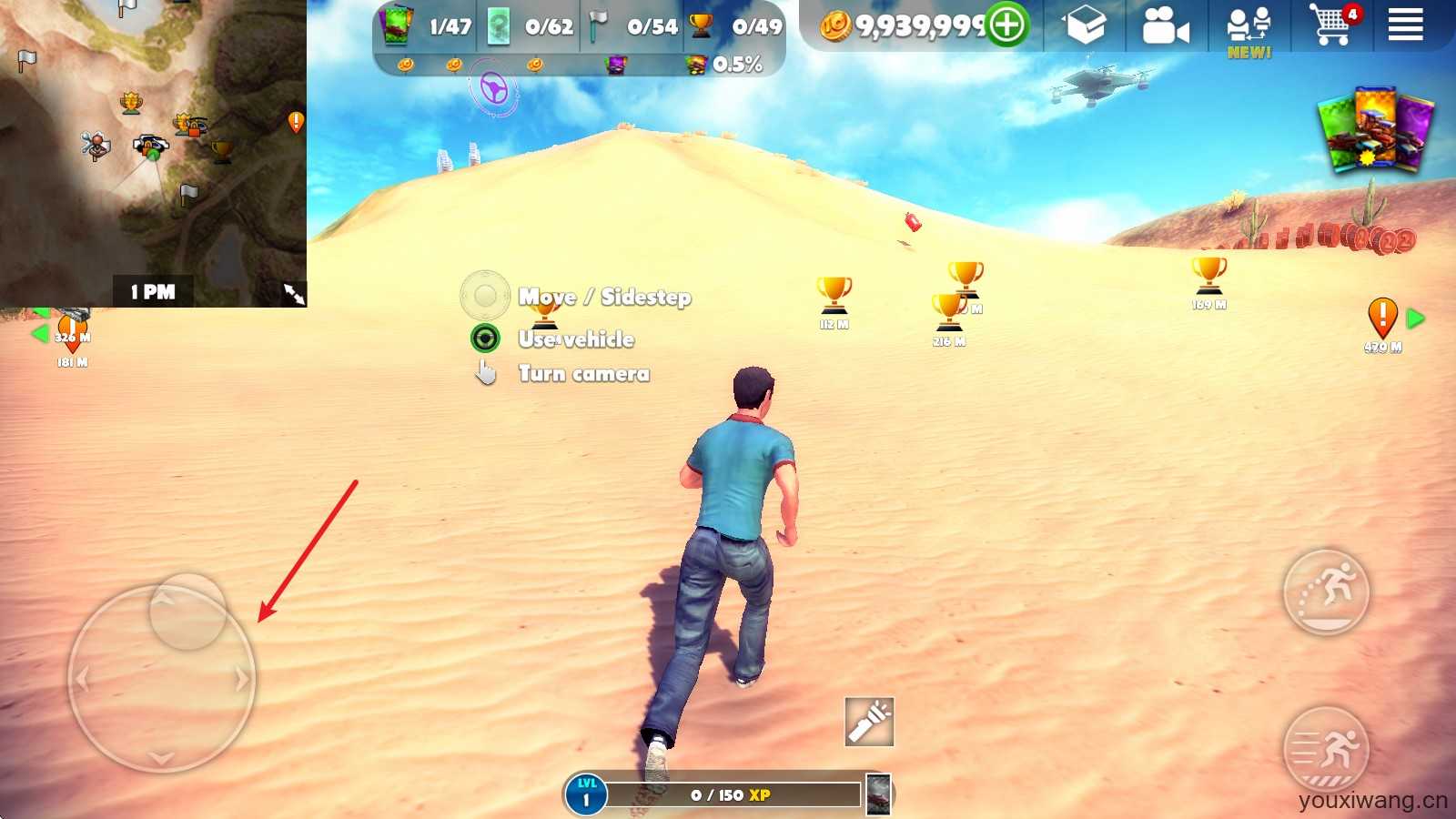Tap the joystick down arrow
Viewport: 1456px width, 819px height.
tap(162, 757)
